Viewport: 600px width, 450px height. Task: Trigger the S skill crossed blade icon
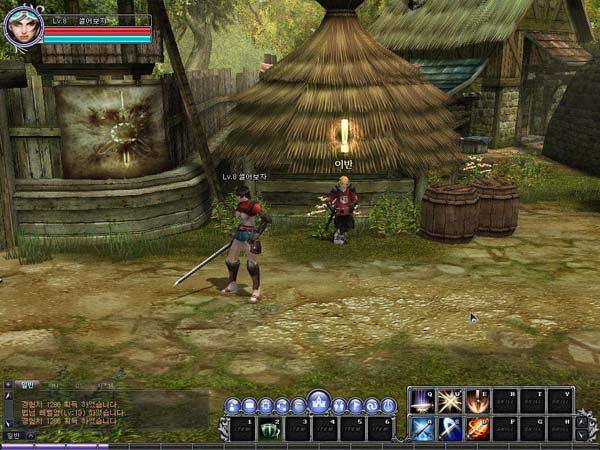[449, 429]
